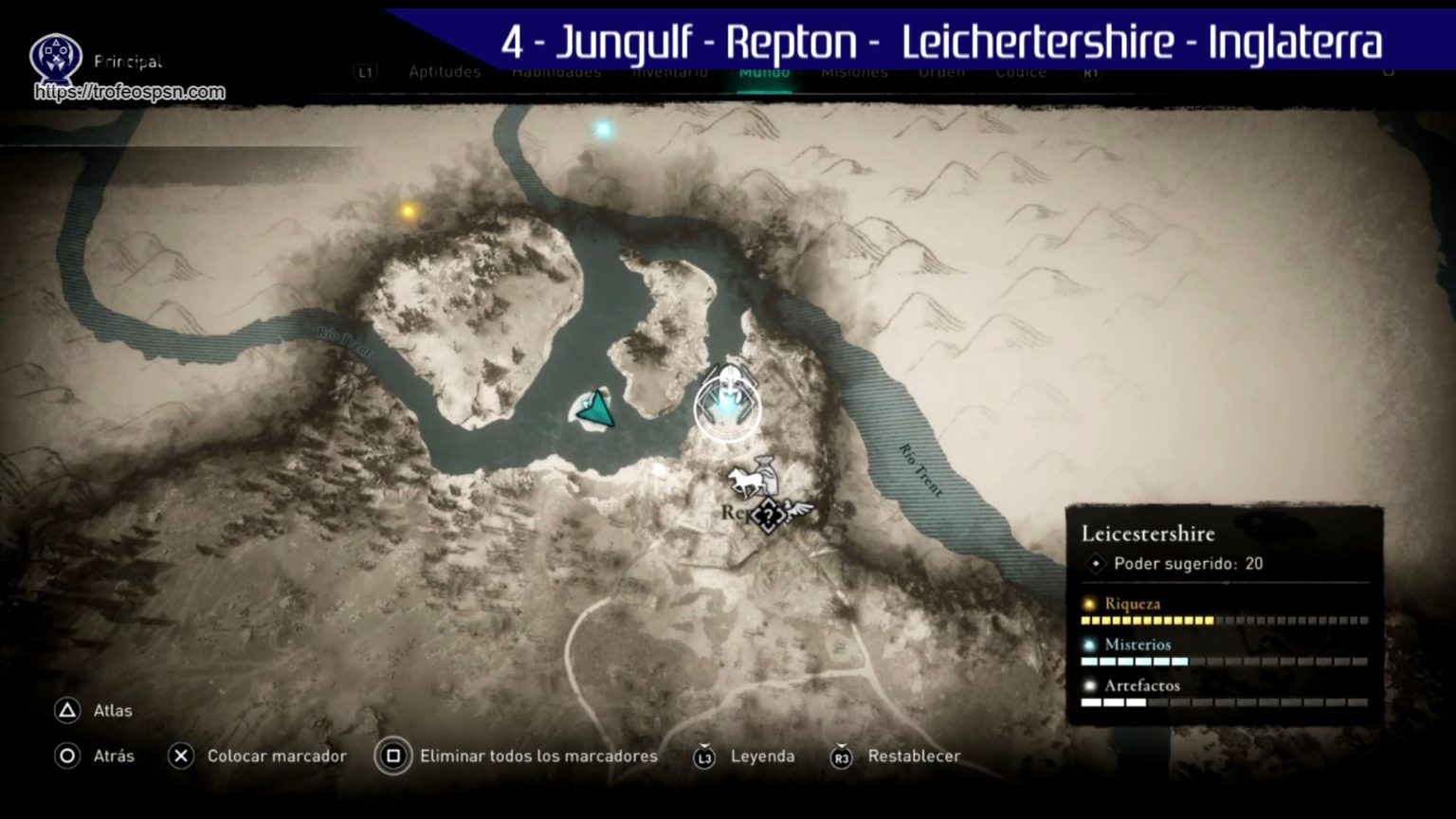This screenshot has height=819, width=1456.
Task: Select the Mundo tab
Action: click(764, 72)
